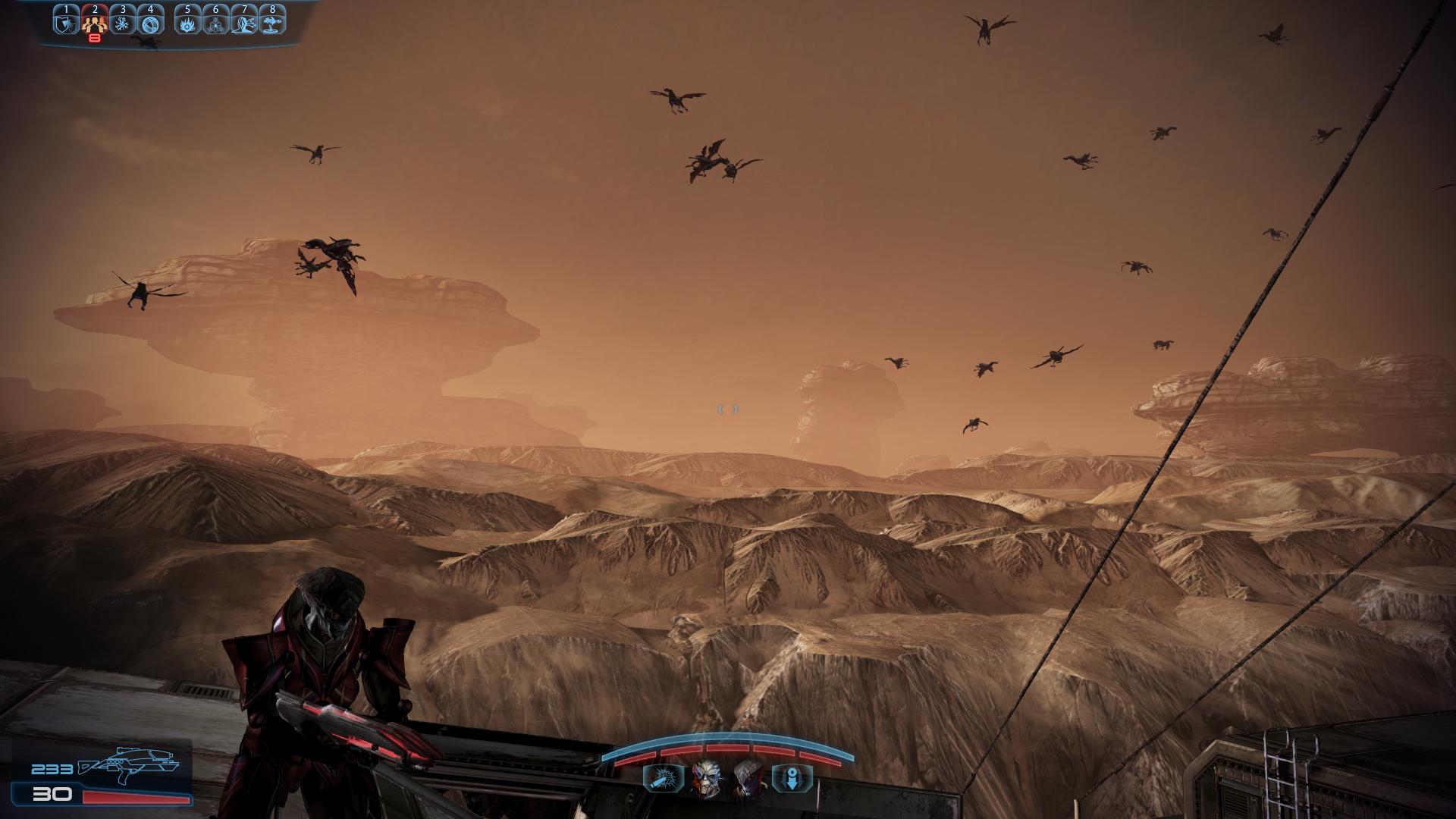The image size is (1456, 819).
Task: Click the blue down-arrow squad icon
Action: pos(792,779)
